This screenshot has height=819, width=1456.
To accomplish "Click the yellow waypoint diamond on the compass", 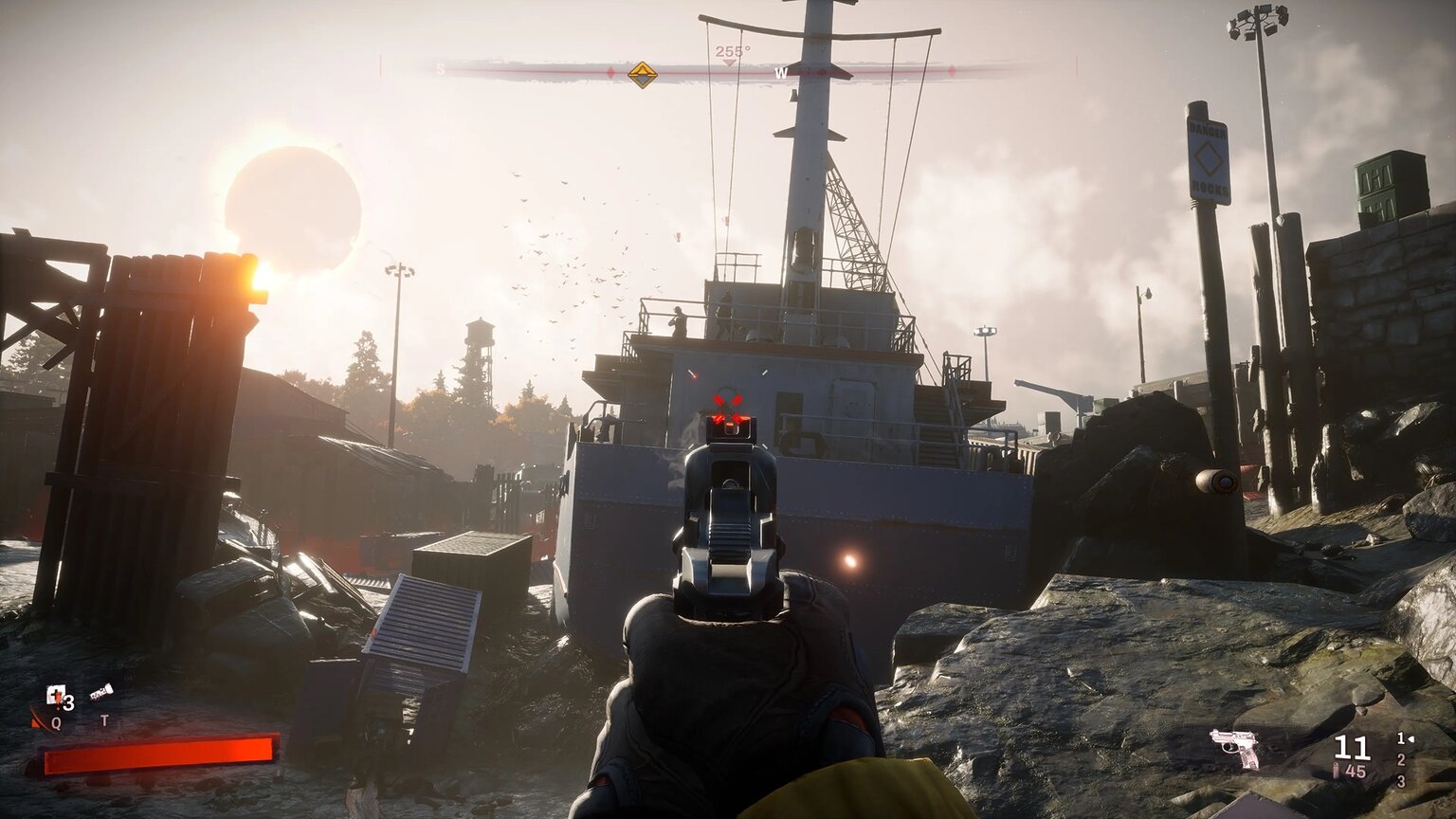I will click(x=642, y=74).
